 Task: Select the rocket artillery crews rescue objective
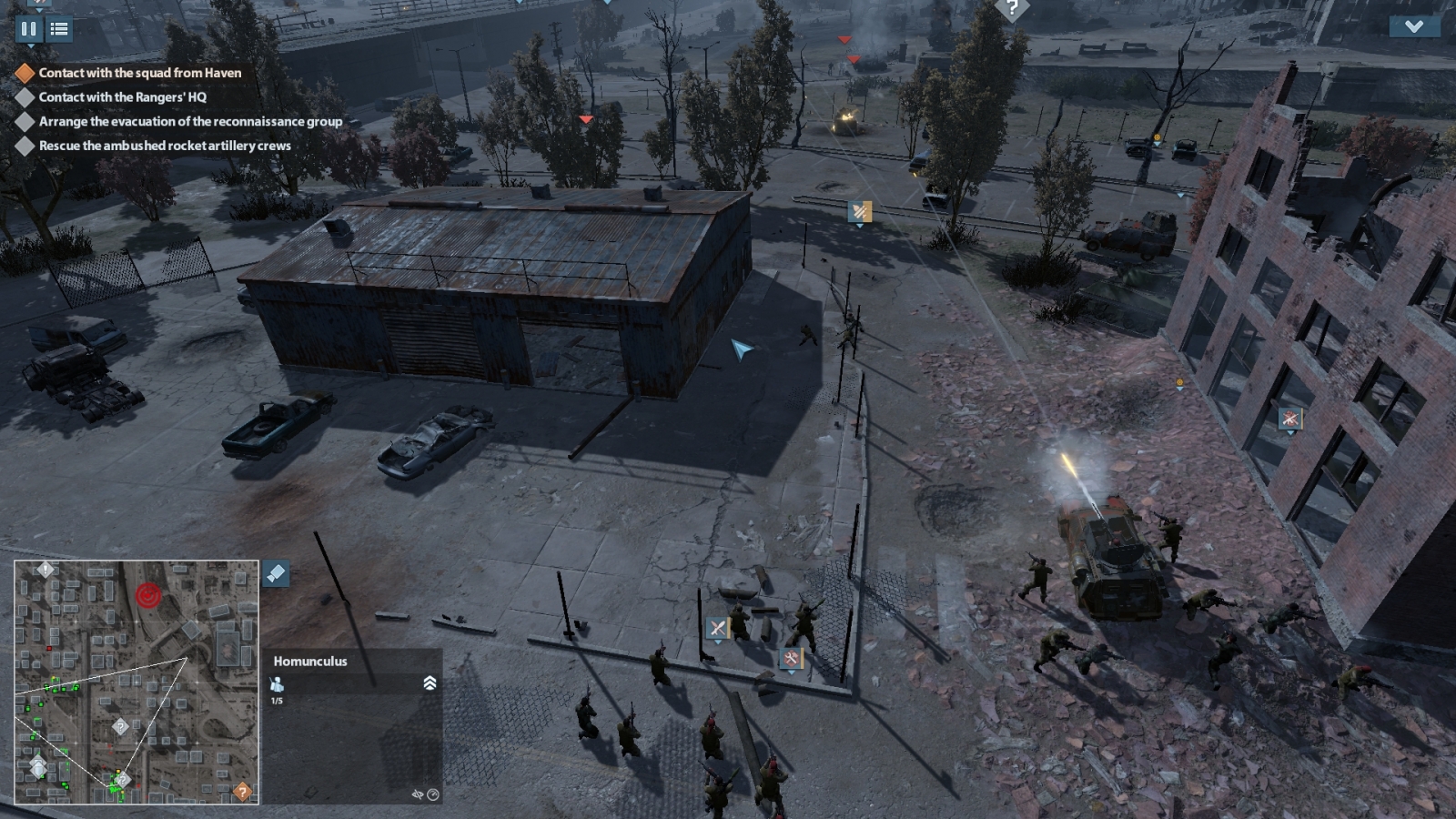[x=165, y=146]
